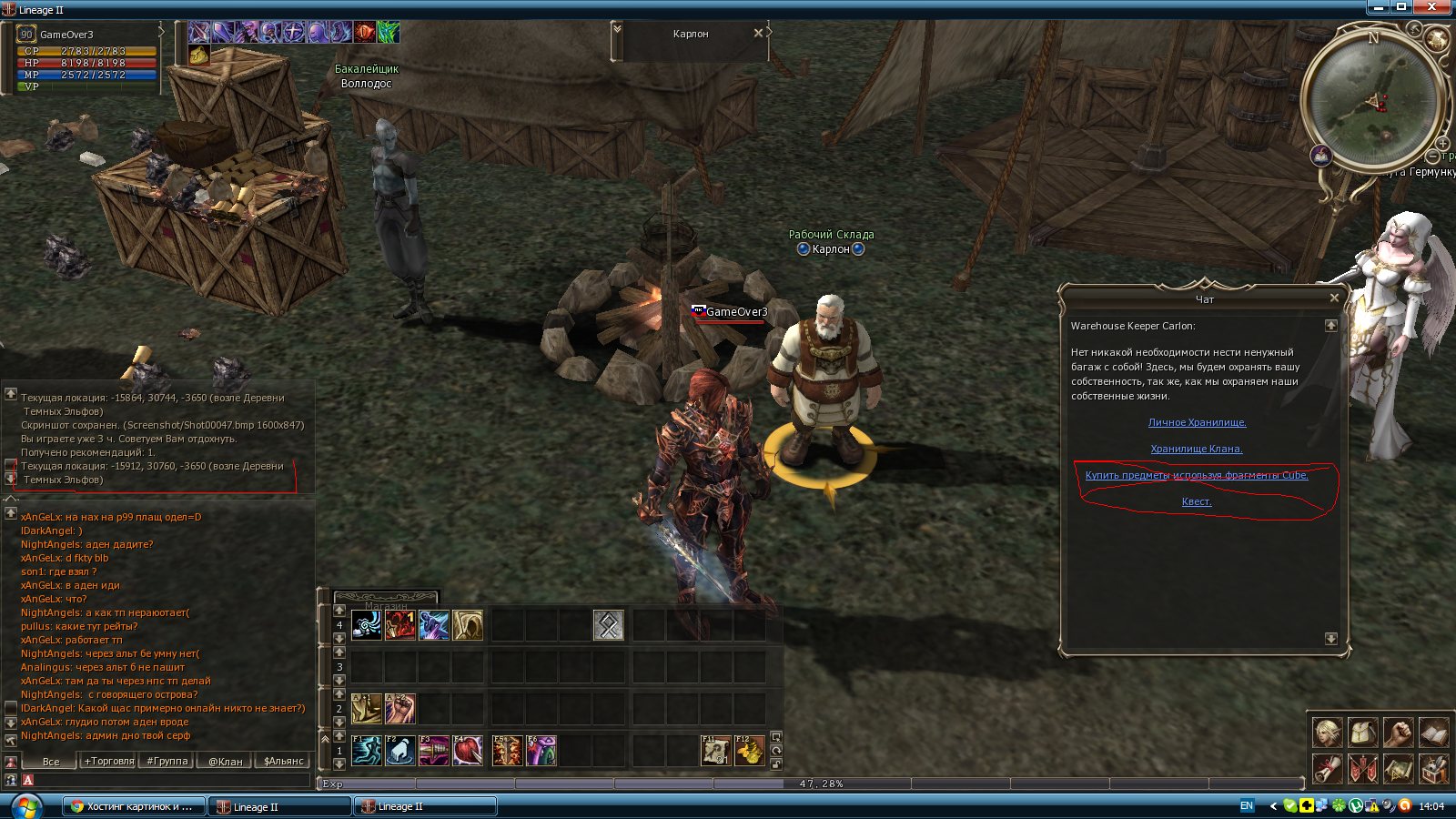Zoom in the minimap with plus button
The width and height of the screenshot is (1456, 819).
coord(1442,143)
